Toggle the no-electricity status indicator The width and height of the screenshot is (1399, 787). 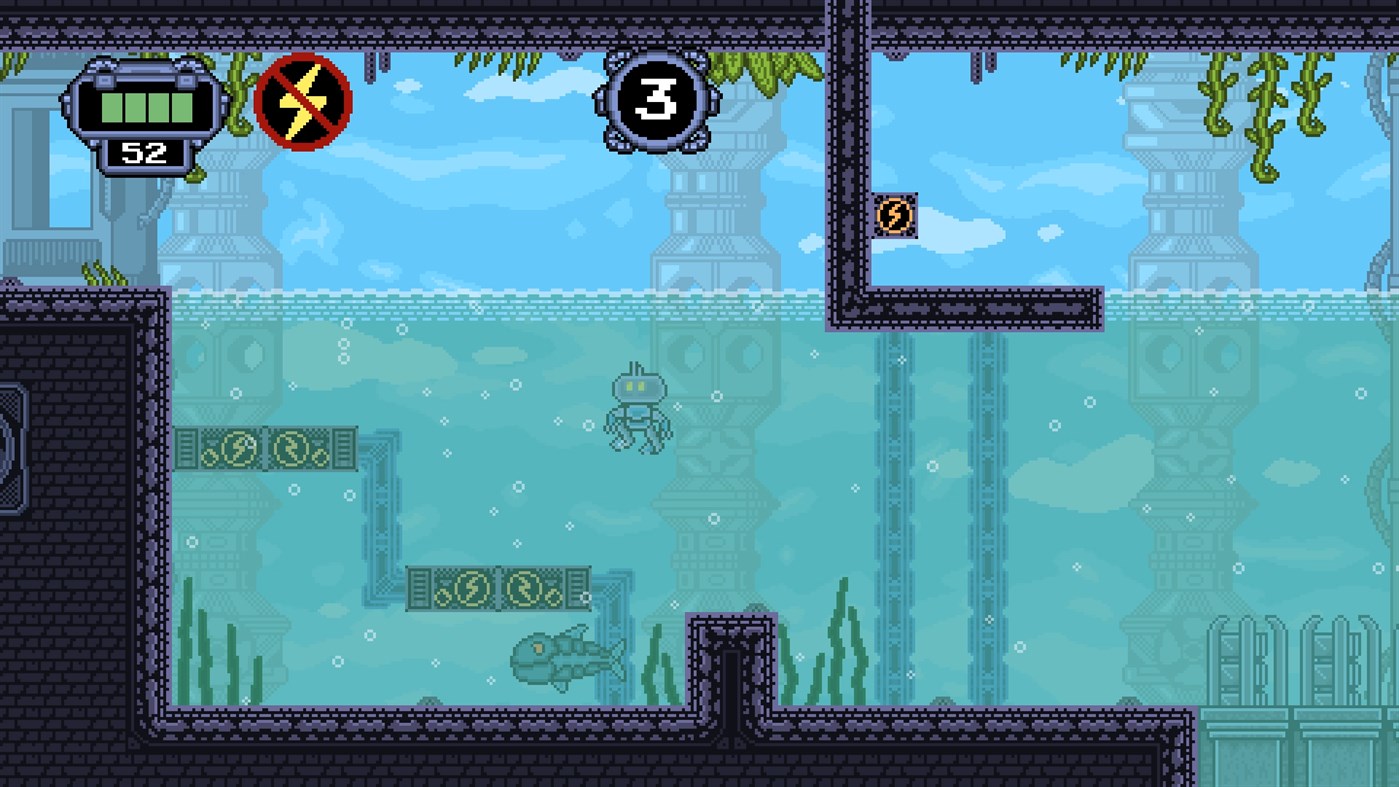pos(304,100)
